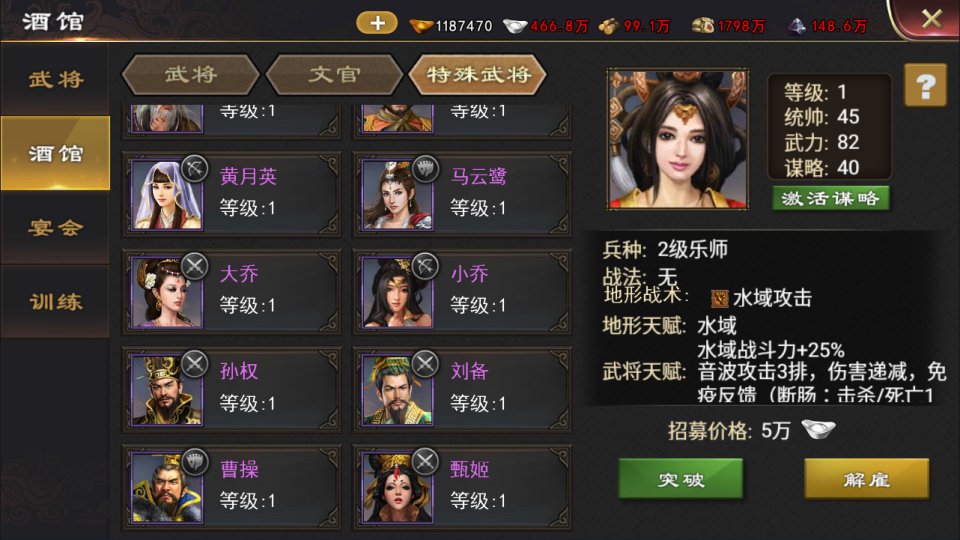The image size is (960, 540).
Task: Select the 特殊武将 special generals tab
Action: coord(477,74)
